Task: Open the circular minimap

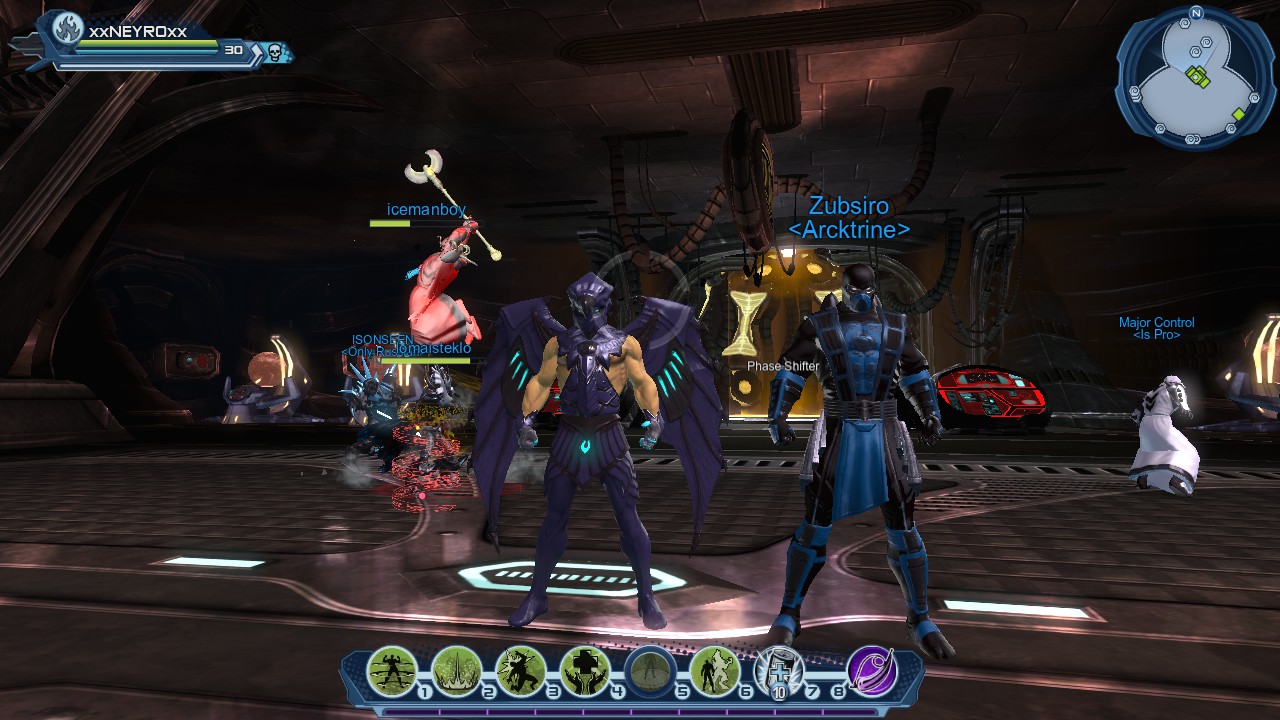Action: pos(1195,78)
